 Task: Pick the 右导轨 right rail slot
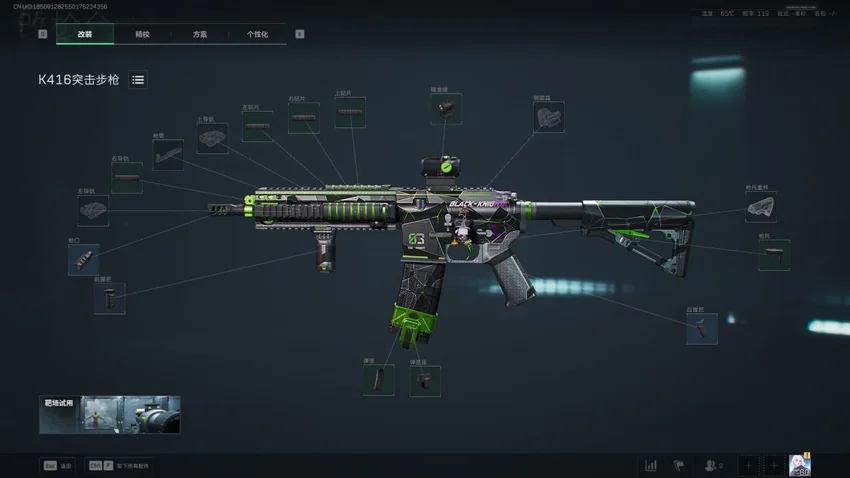click(127, 178)
